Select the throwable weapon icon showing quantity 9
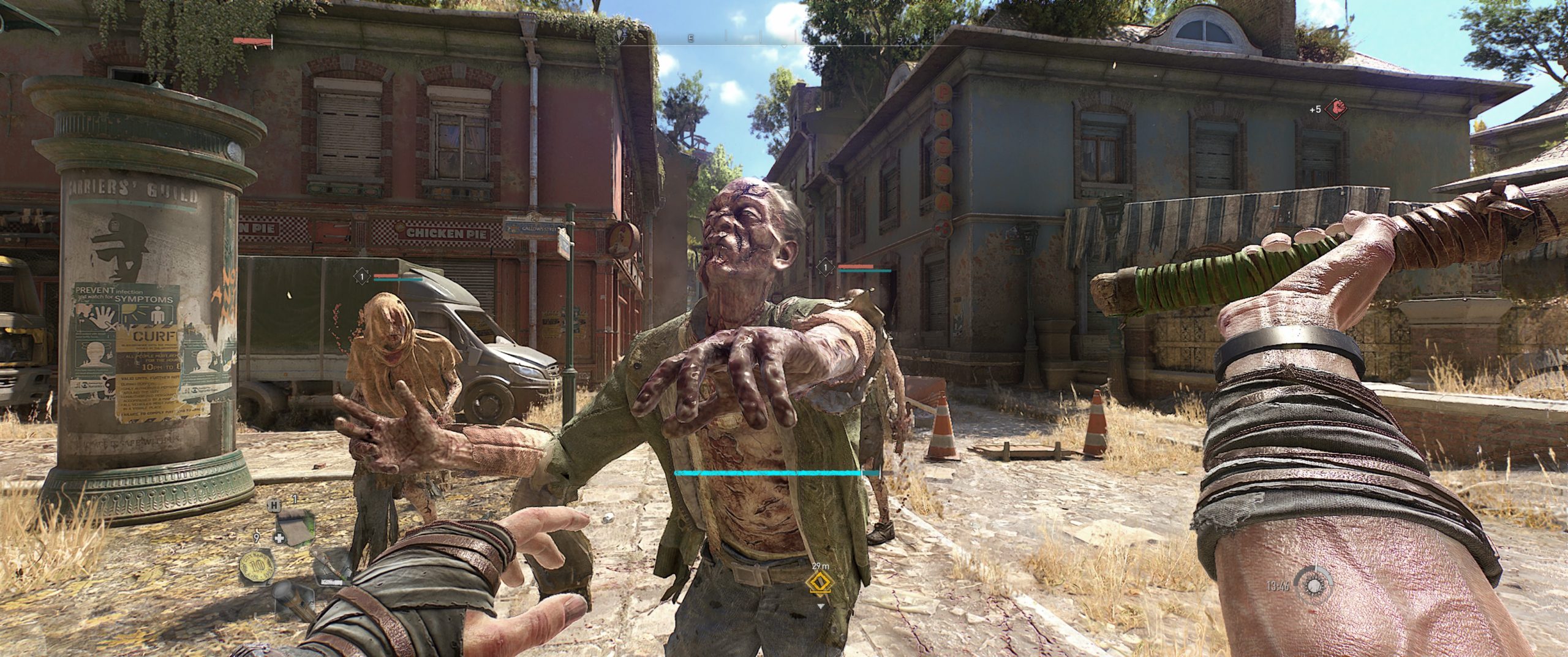 click(x=256, y=537)
